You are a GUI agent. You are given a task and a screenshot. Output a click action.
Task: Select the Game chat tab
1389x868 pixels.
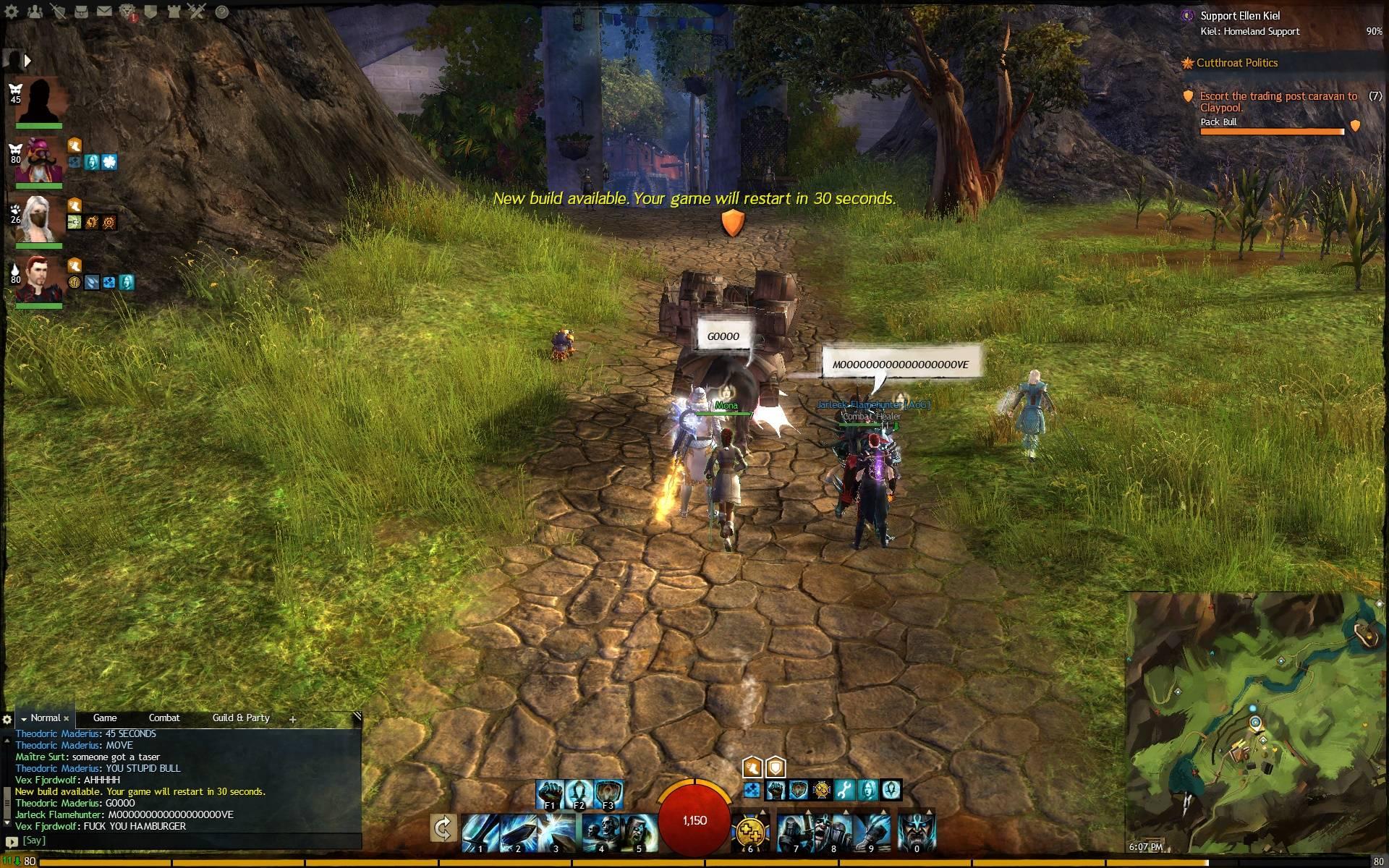tap(105, 718)
